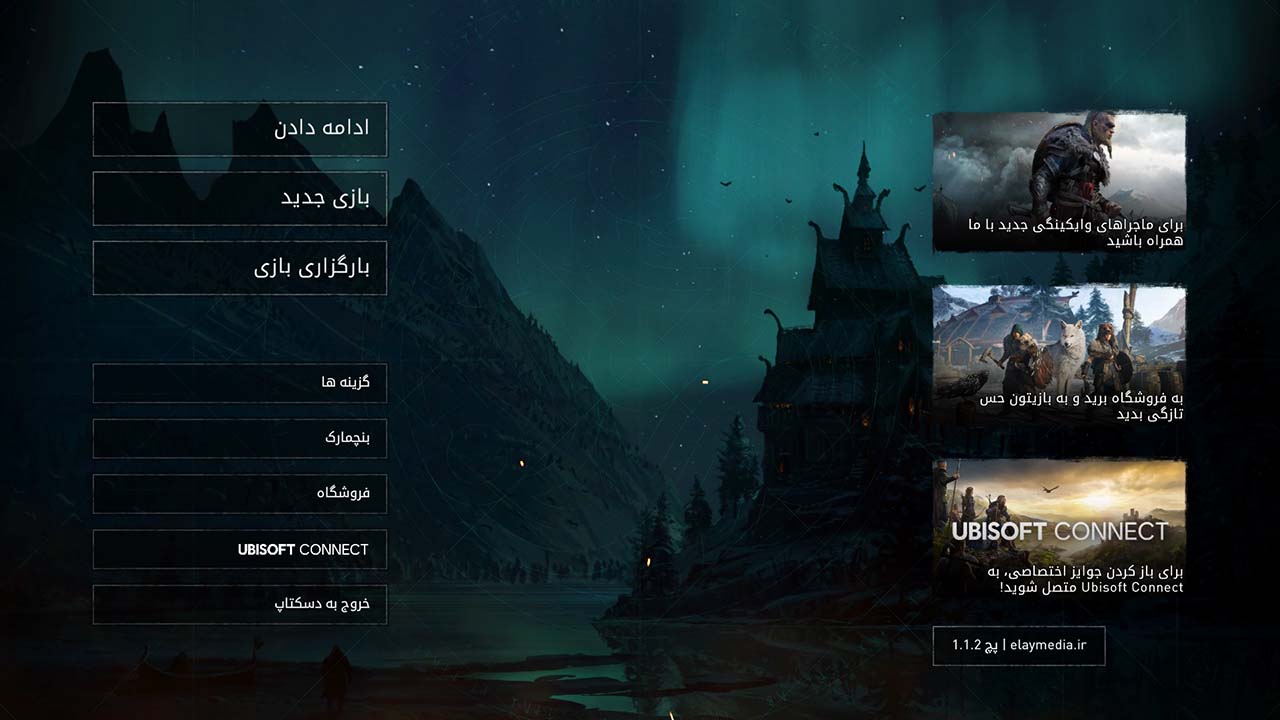Open the options menu "گزینه ها"
The height and width of the screenshot is (720, 1280).
(x=239, y=383)
